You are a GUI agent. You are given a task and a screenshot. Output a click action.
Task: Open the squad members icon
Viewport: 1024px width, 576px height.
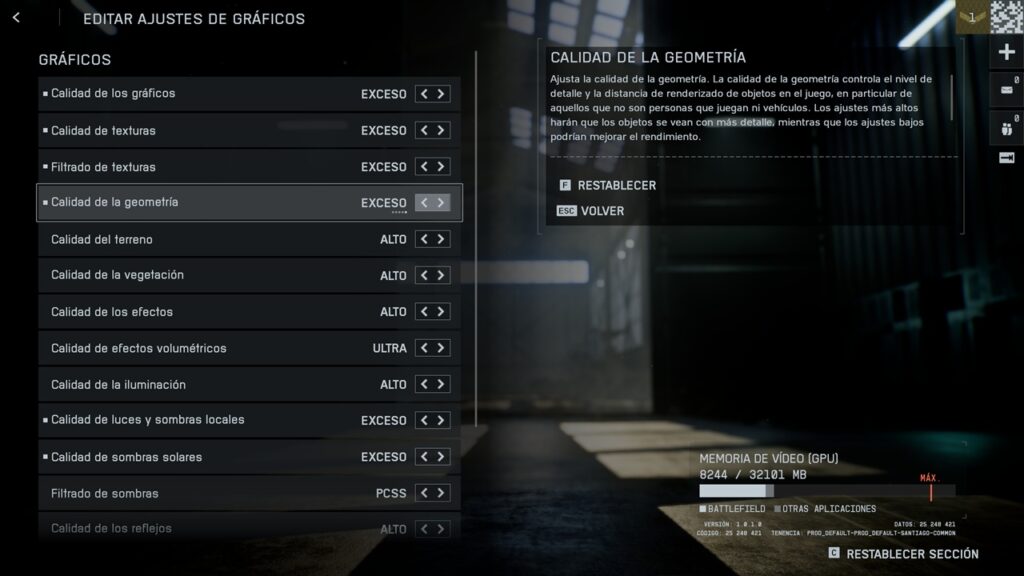pos(1006,127)
